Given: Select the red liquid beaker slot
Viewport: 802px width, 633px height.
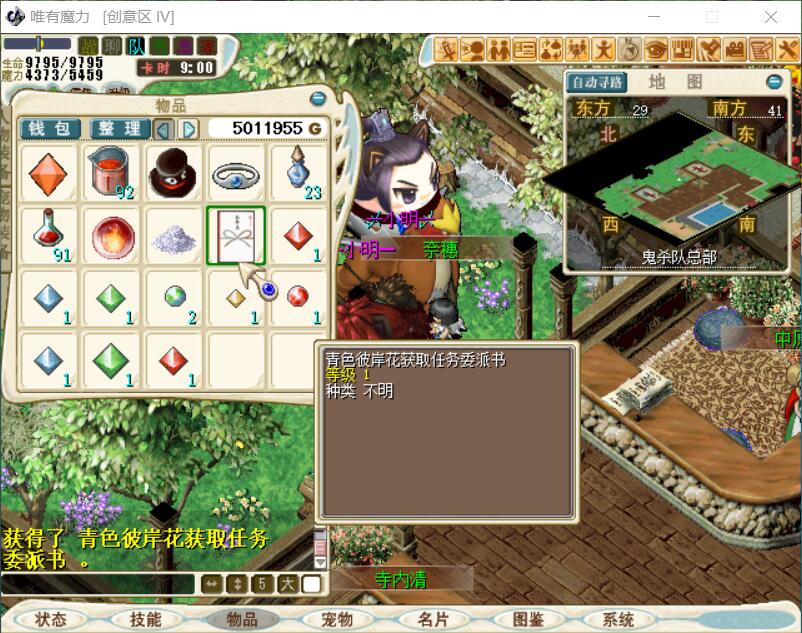Looking at the screenshot, I should tap(112, 174).
